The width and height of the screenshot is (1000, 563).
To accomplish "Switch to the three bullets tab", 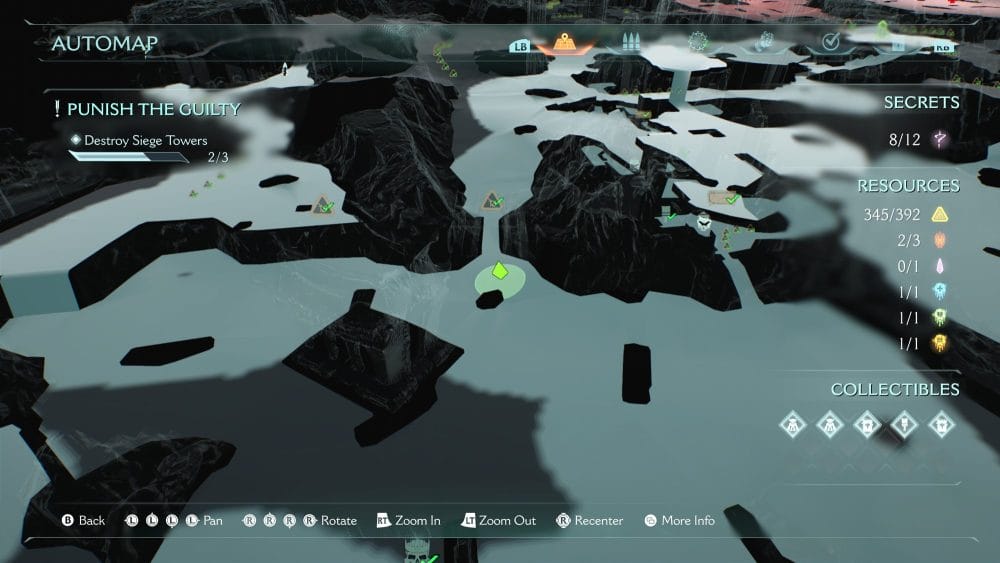I will click(630, 43).
